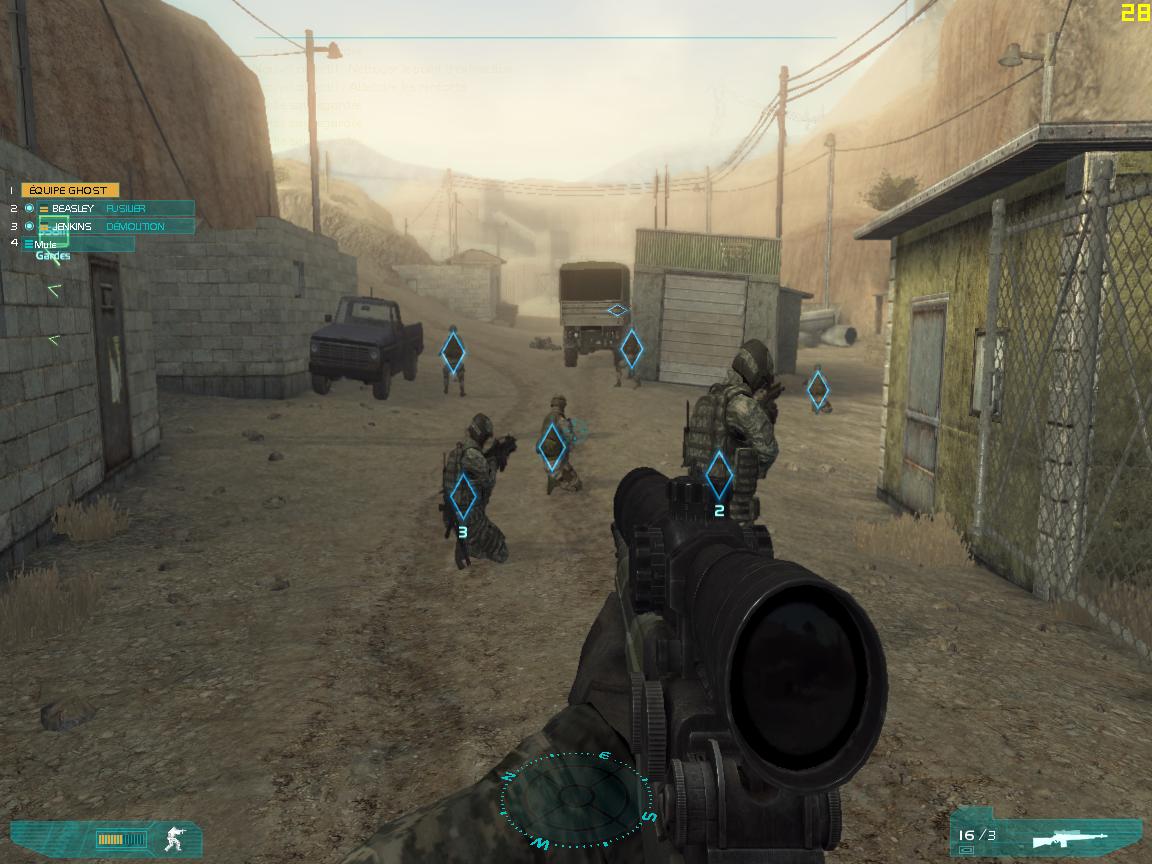Select squad member Jenkins in the team list
This screenshot has height=864, width=1152.
point(72,226)
